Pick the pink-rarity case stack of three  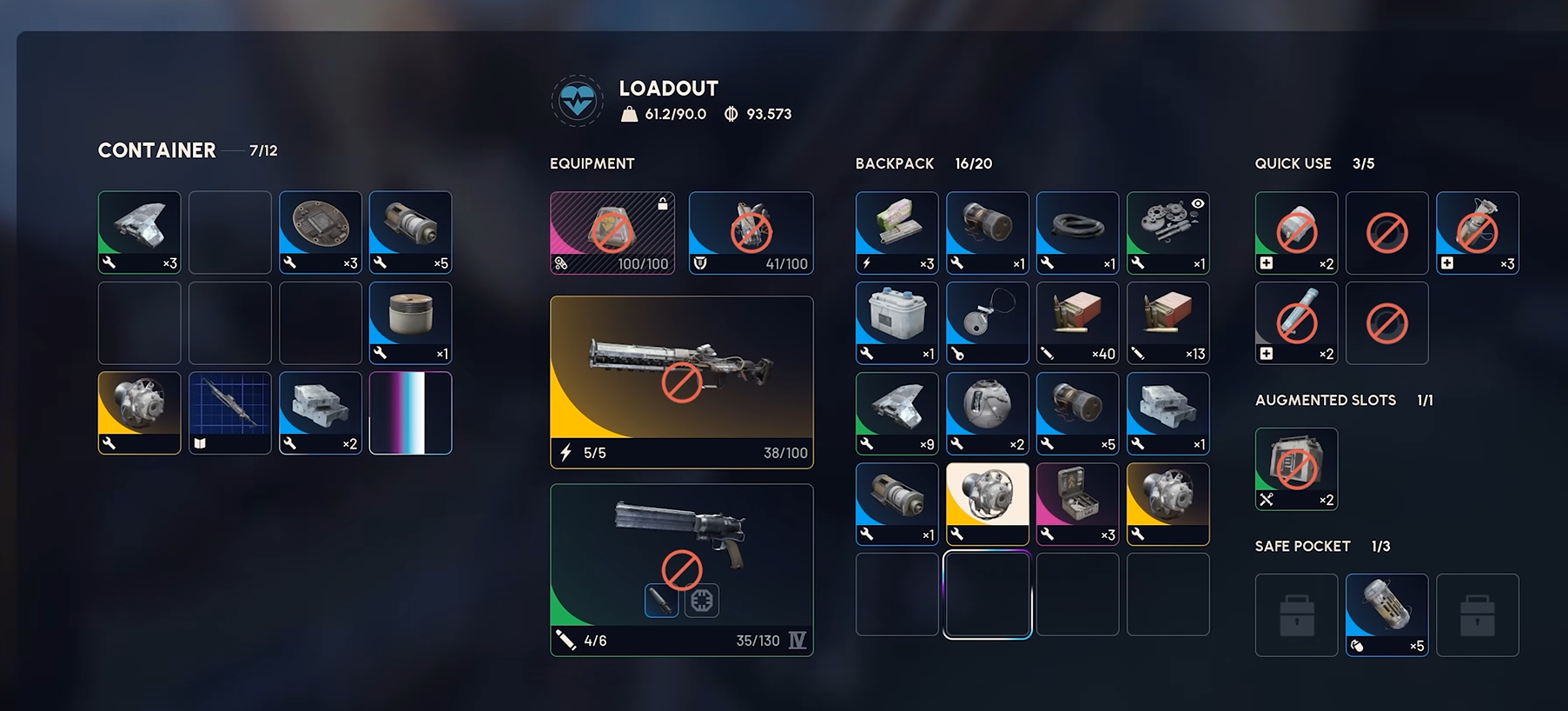[1077, 503]
